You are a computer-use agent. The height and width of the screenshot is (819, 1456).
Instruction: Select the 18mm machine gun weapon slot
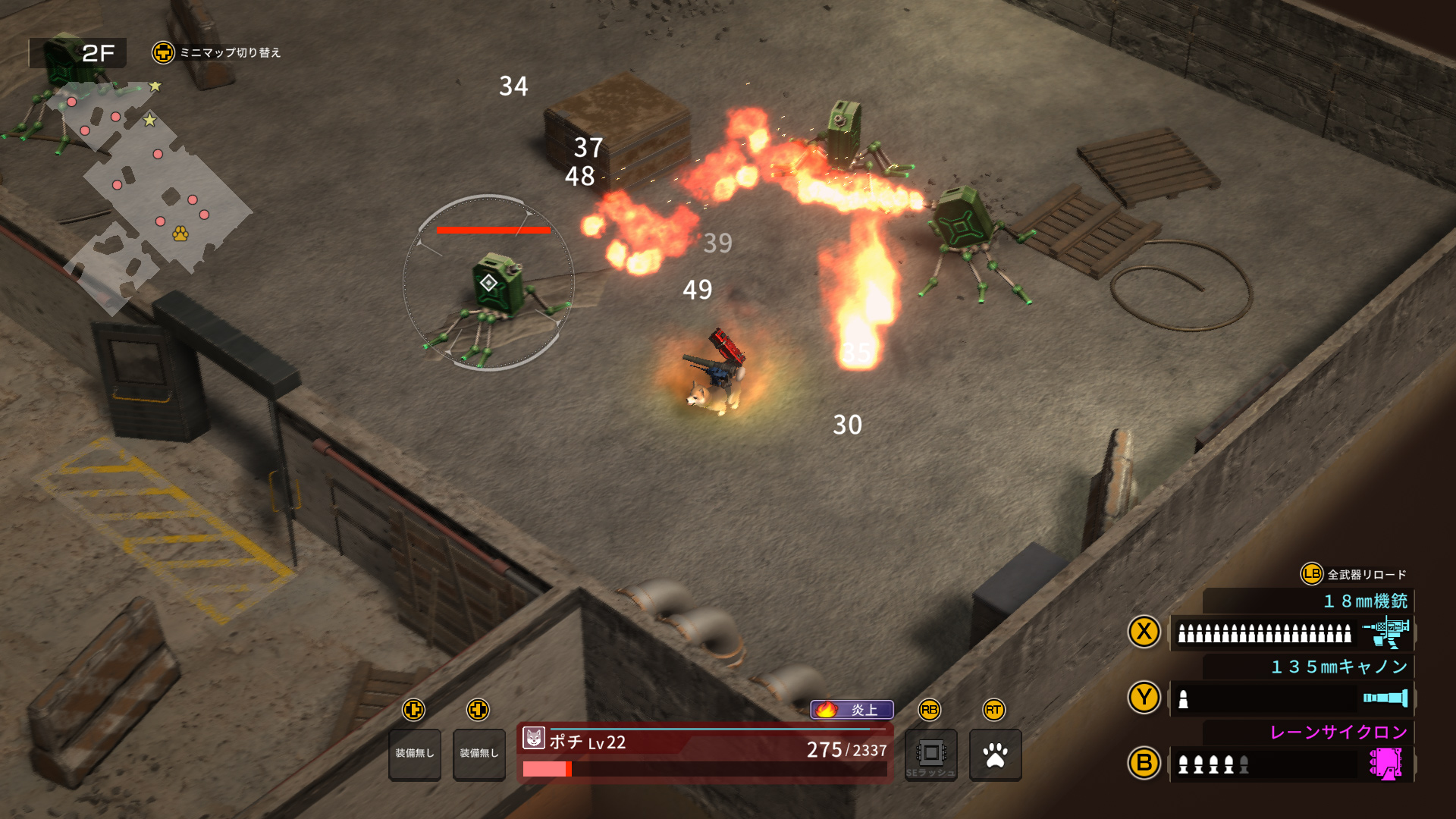(1291, 632)
